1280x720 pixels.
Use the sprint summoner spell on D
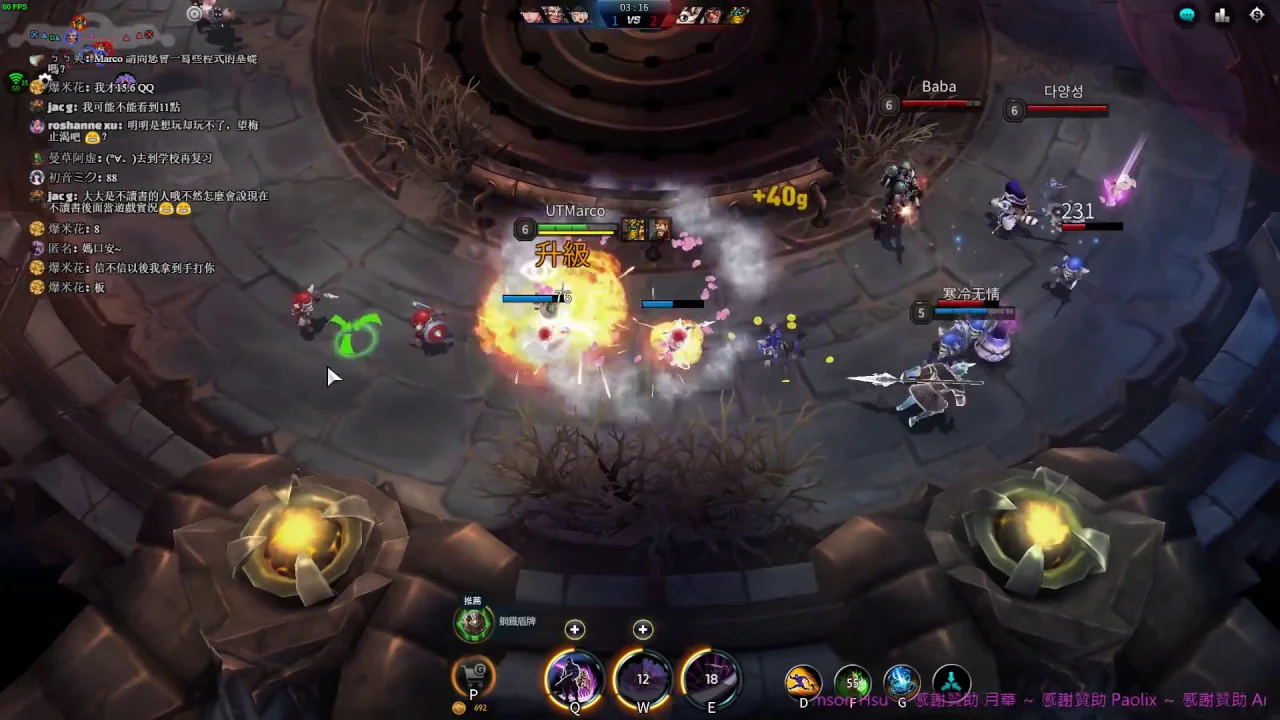803,683
